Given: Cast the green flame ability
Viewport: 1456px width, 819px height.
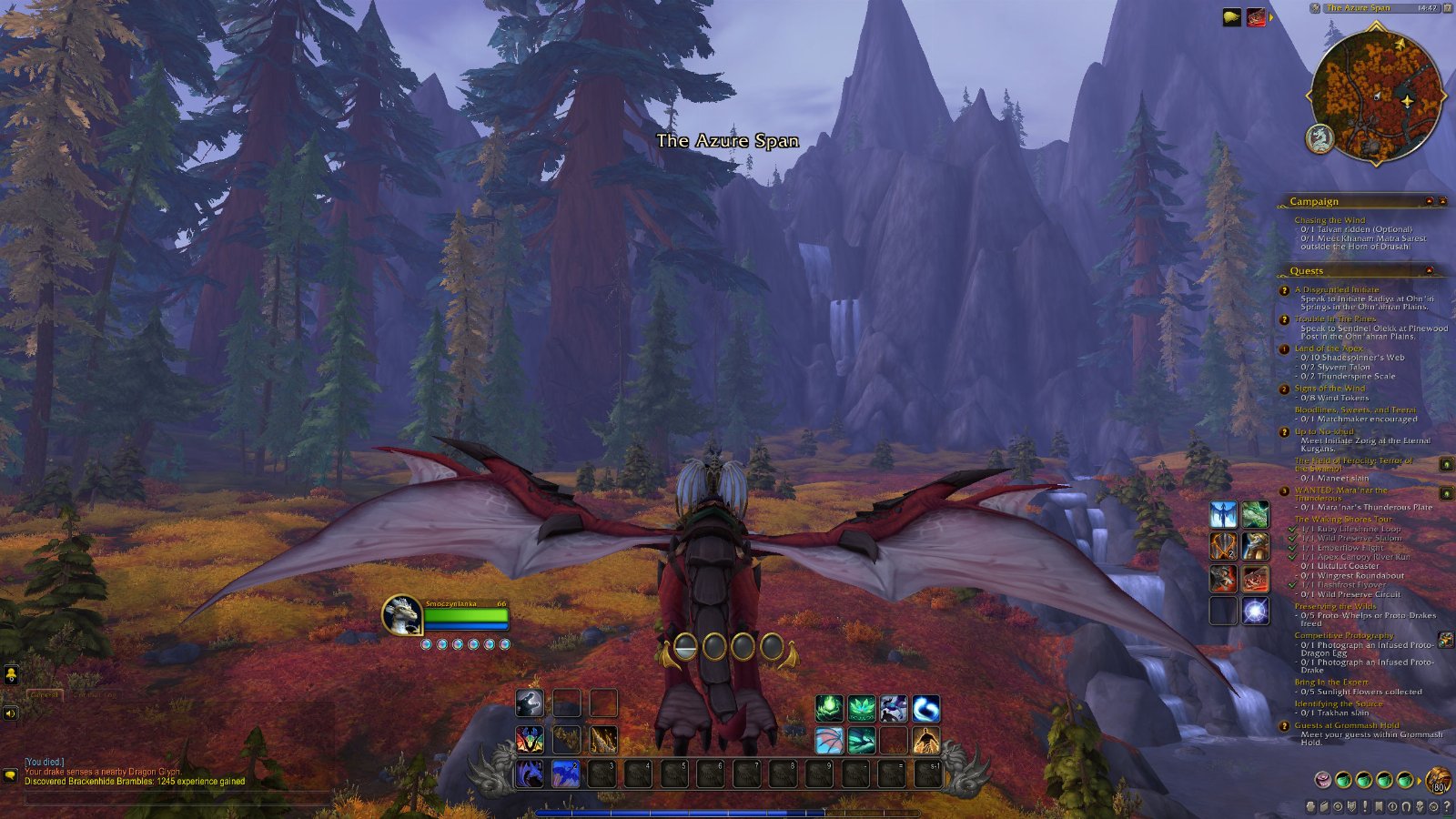Looking at the screenshot, I should (828, 708).
